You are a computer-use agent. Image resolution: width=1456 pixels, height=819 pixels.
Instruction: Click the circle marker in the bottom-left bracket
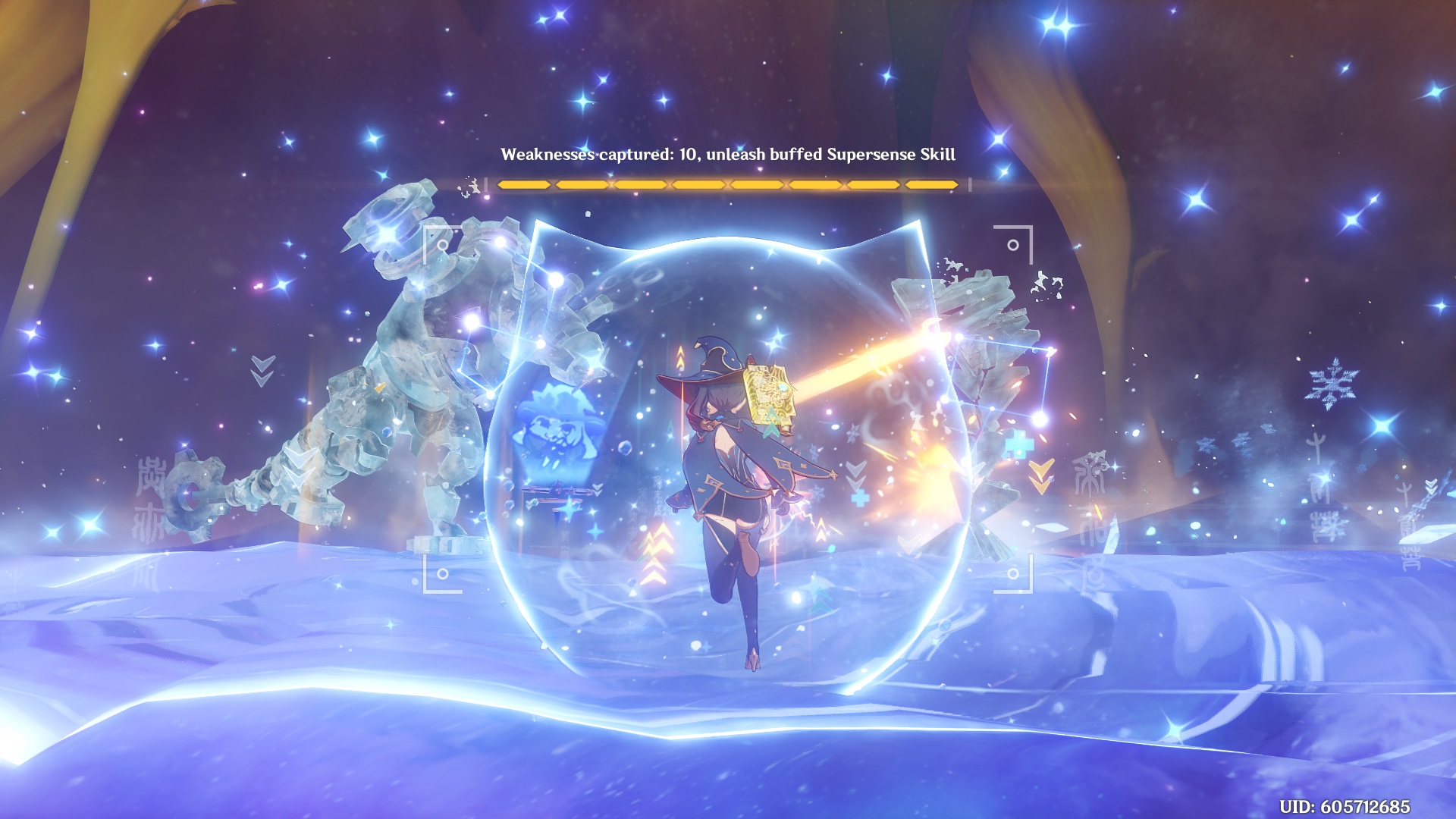(x=443, y=574)
